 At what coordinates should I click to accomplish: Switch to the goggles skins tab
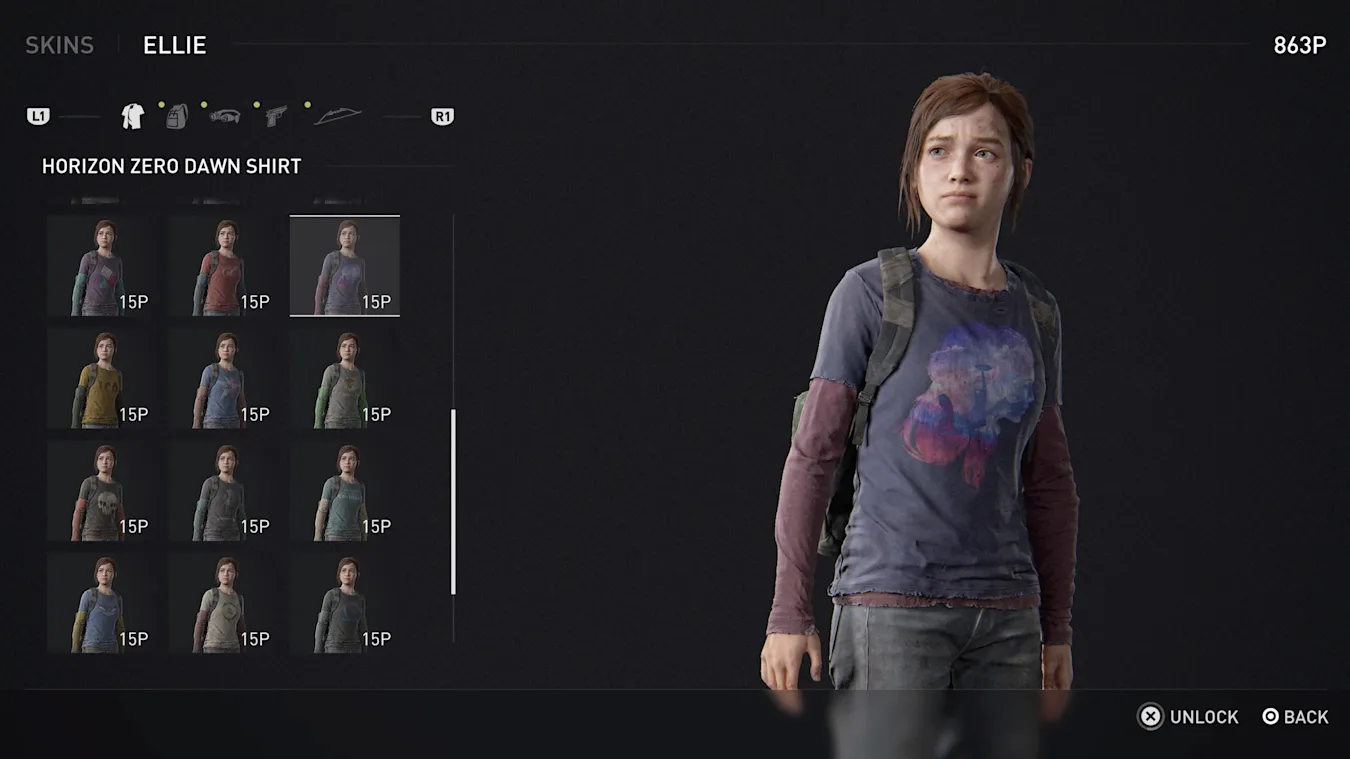tap(225, 116)
